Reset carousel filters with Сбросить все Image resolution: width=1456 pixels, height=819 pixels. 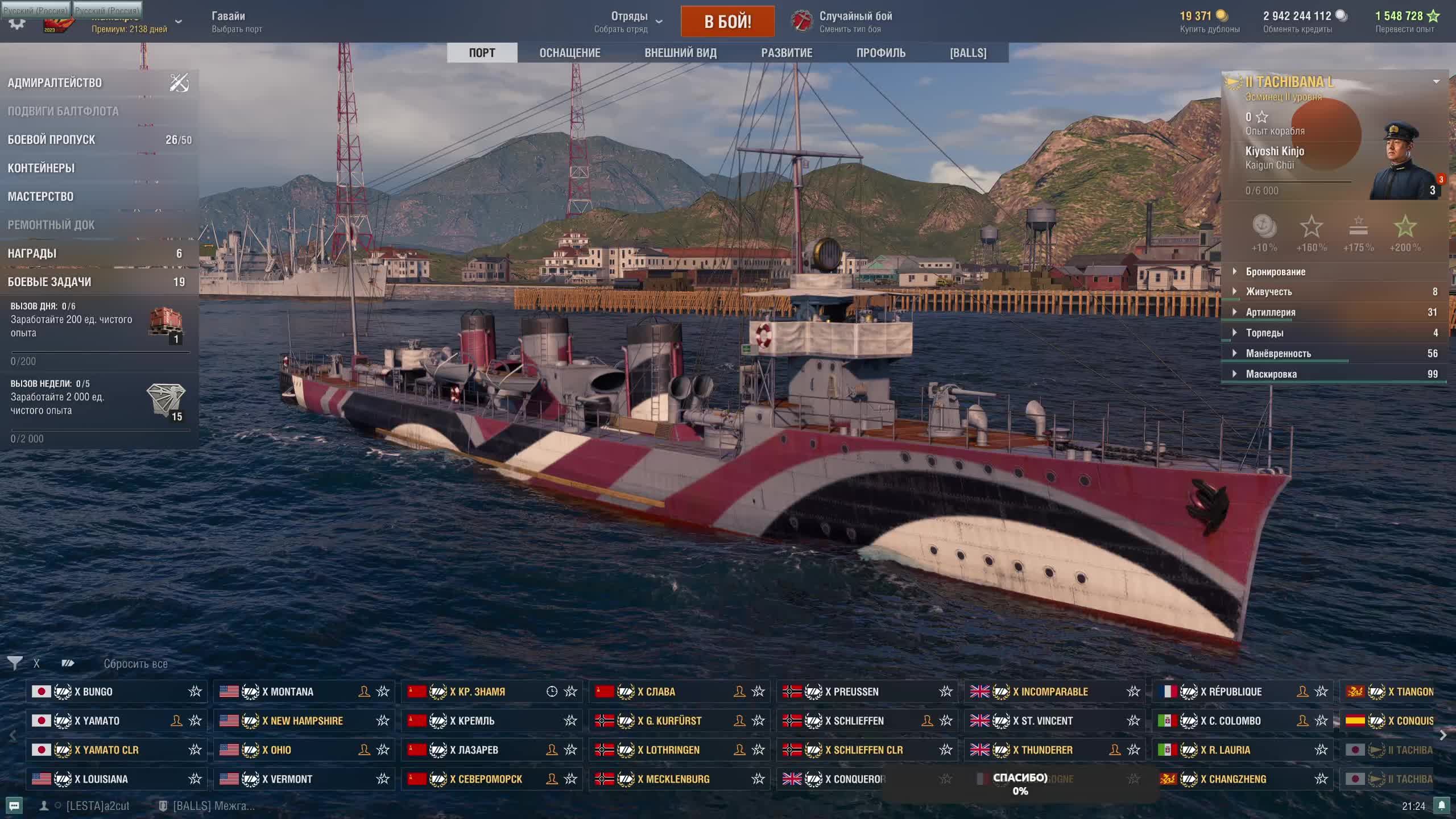coord(135,664)
